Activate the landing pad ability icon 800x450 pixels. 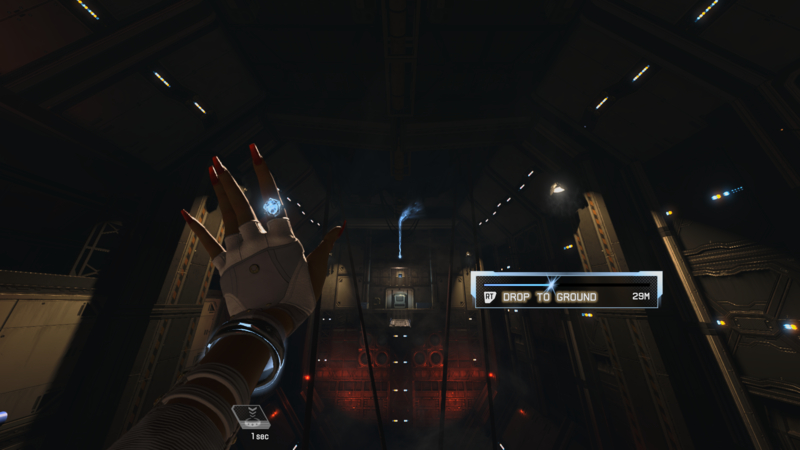[250, 417]
